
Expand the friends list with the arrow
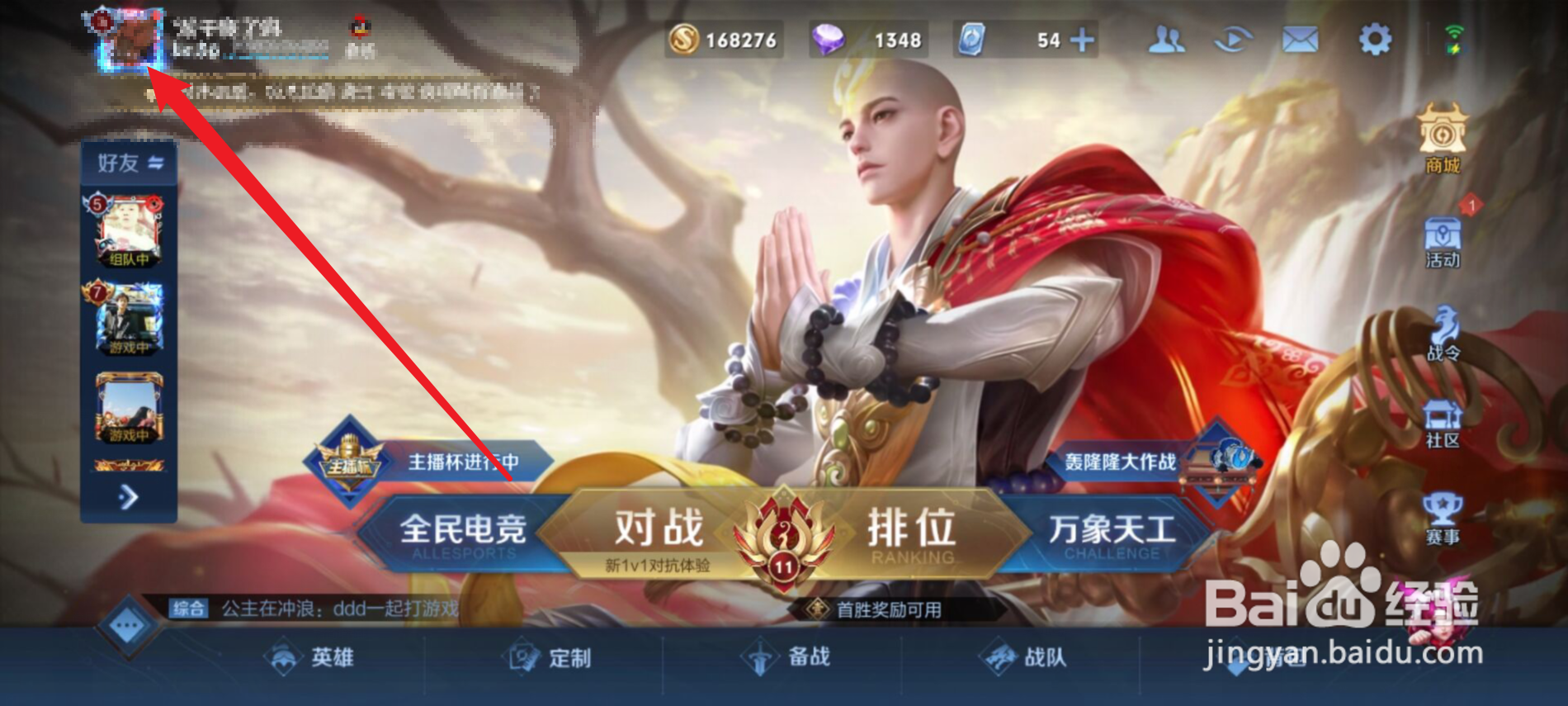coord(128,495)
